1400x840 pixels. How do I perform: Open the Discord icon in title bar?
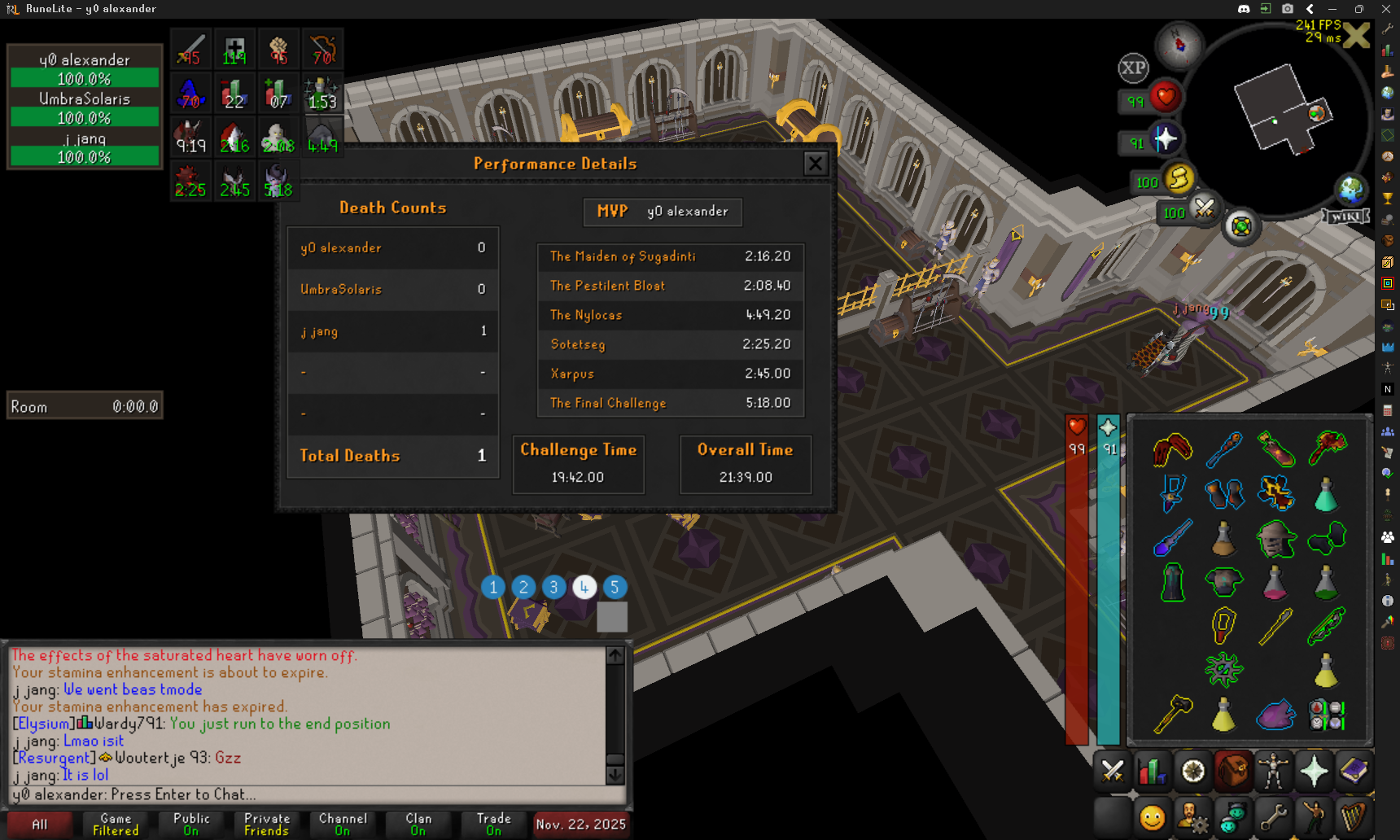click(1244, 9)
